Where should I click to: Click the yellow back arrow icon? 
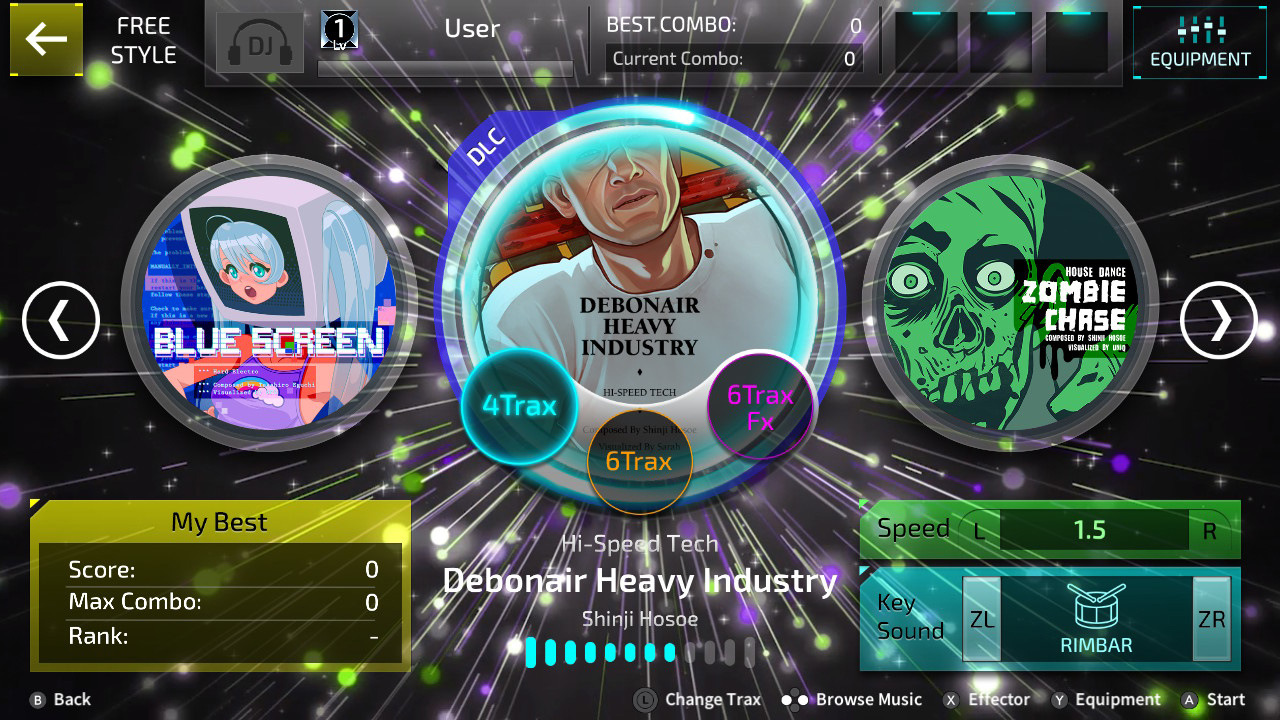pyautogui.click(x=46, y=40)
